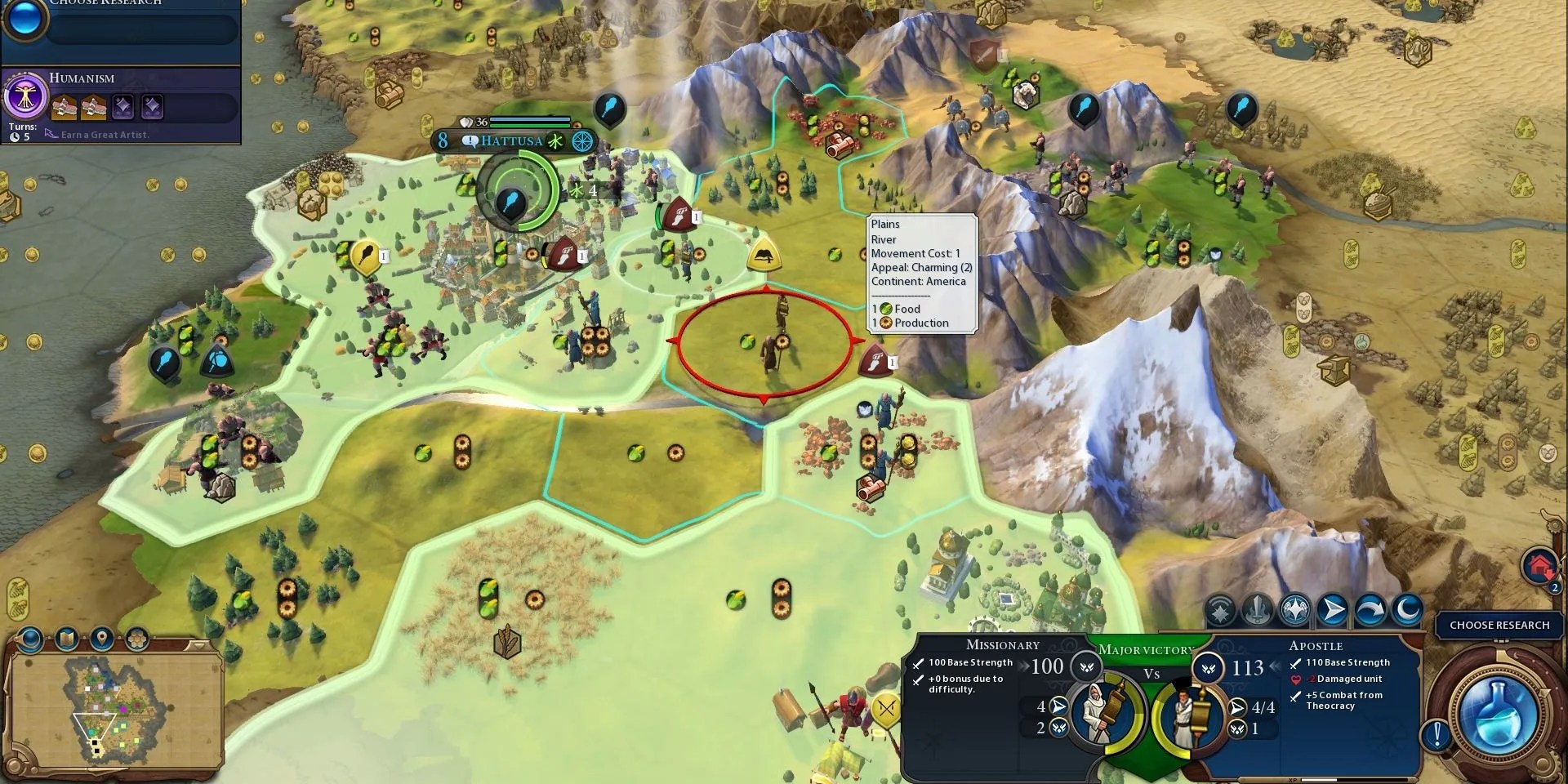Open the map pin list above the minimap
The width and height of the screenshot is (1568, 784).
point(102,637)
